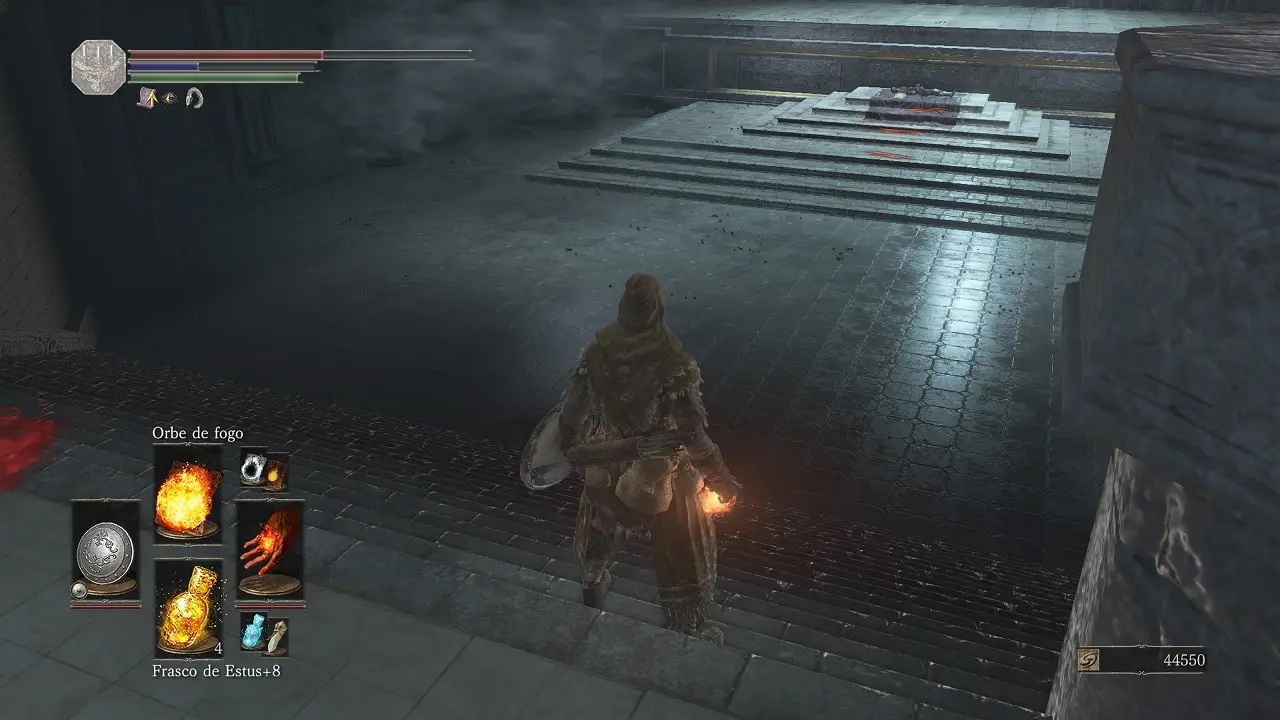Click the scroll with yellow arrow buff icon
This screenshot has width=1280, height=720.
click(146, 97)
